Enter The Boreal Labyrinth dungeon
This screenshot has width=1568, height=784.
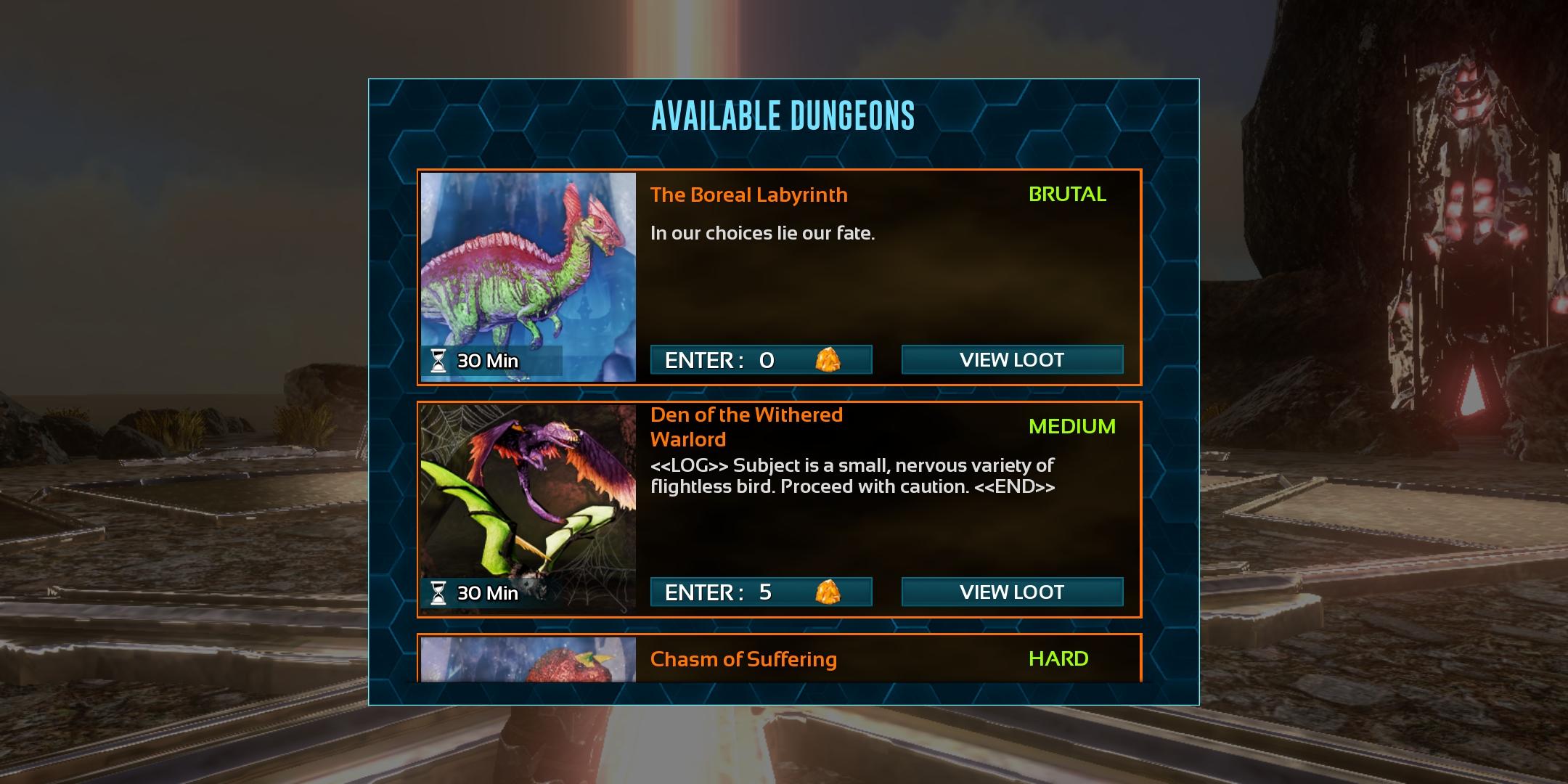click(x=761, y=360)
